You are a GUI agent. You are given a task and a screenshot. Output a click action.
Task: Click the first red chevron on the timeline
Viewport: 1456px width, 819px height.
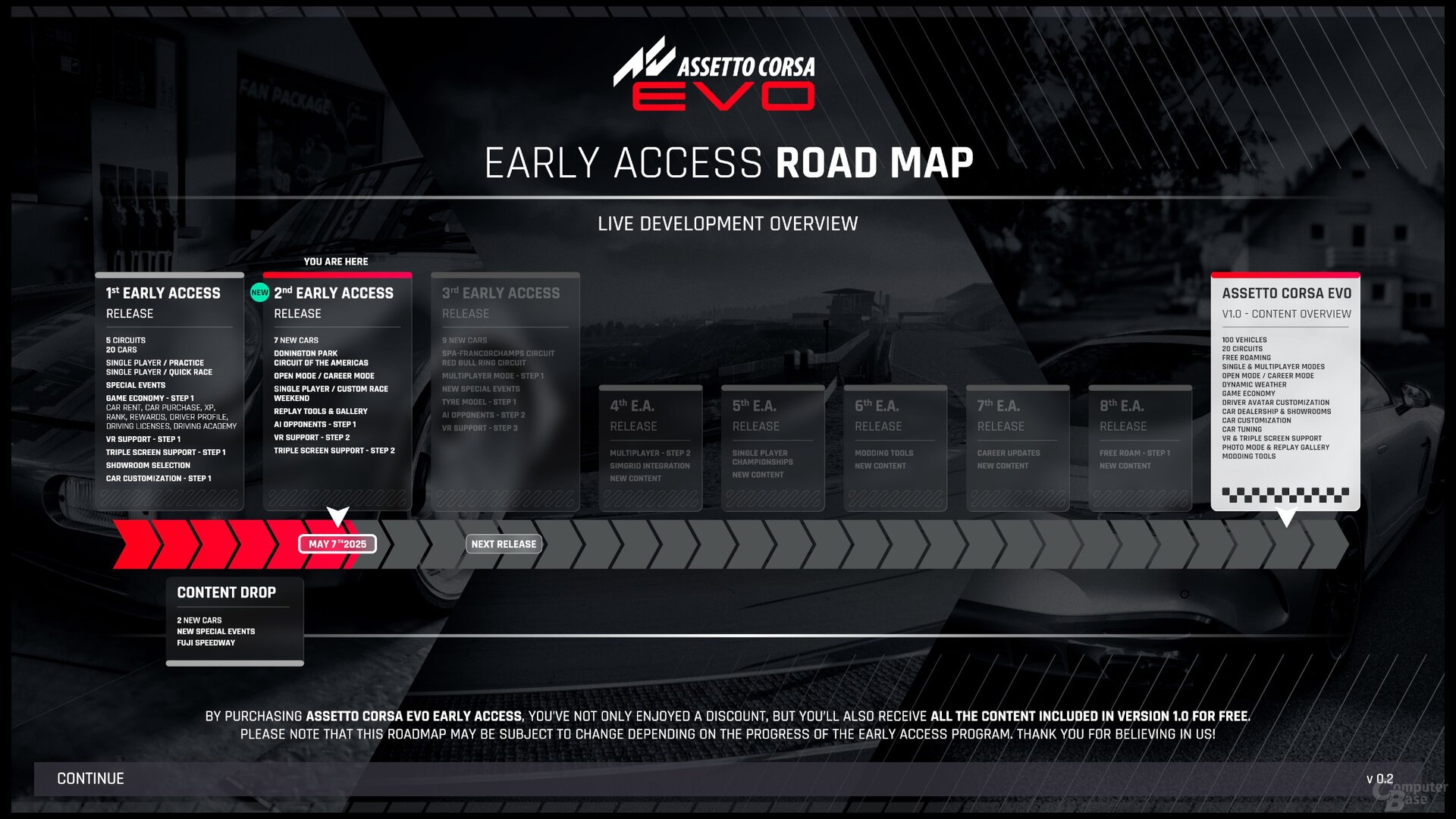(133, 544)
